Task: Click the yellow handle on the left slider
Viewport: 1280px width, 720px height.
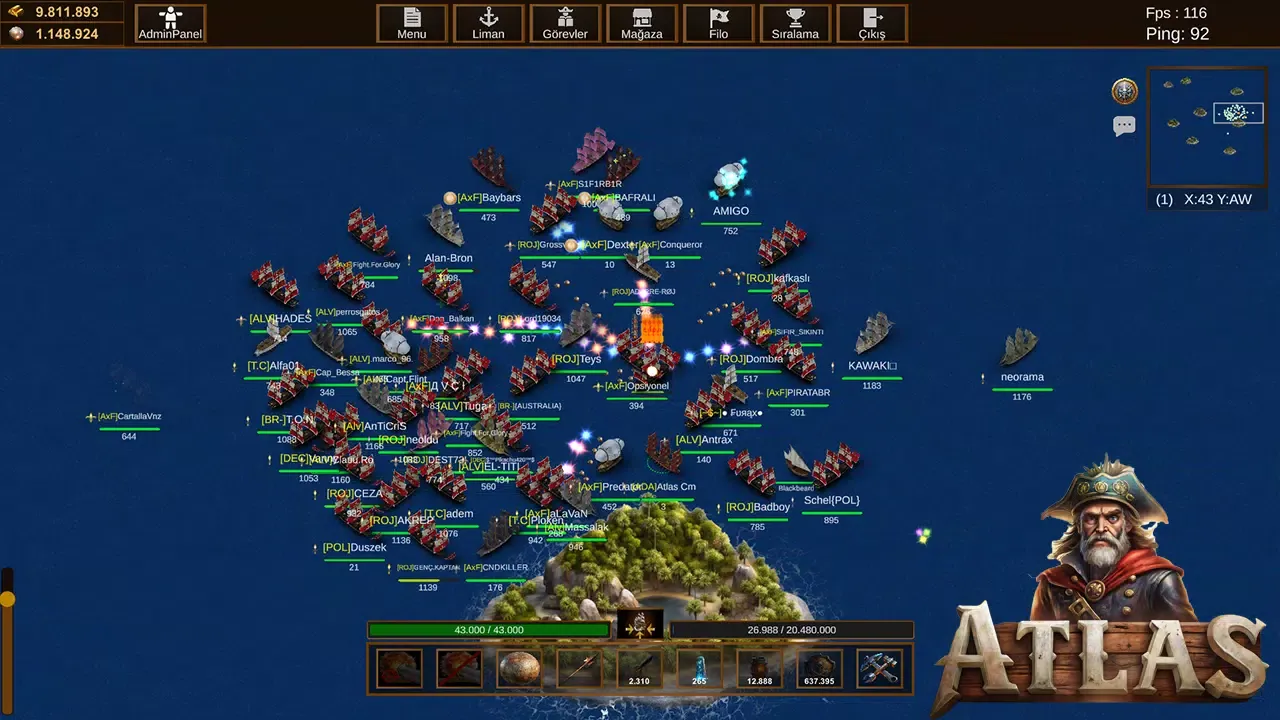Action: 8,597
